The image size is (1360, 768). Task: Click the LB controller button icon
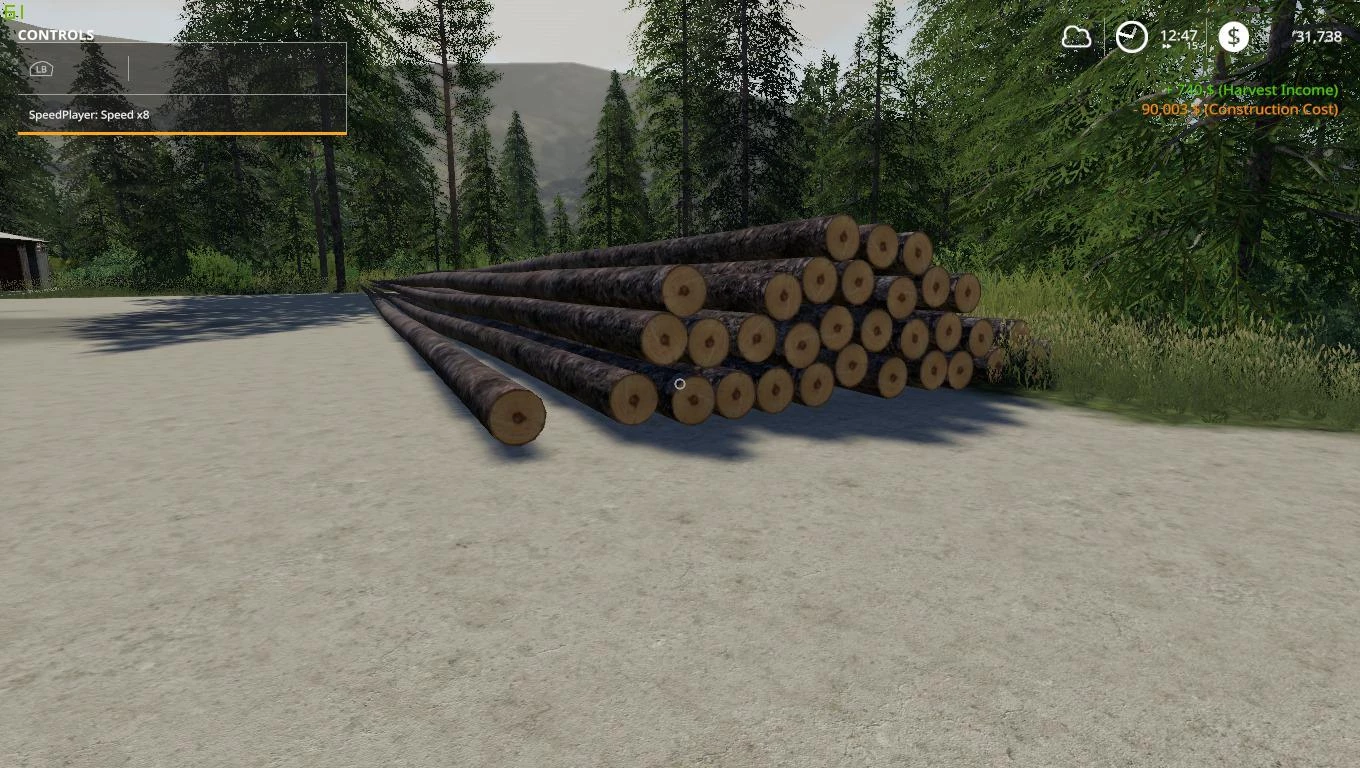(x=40, y=69)
